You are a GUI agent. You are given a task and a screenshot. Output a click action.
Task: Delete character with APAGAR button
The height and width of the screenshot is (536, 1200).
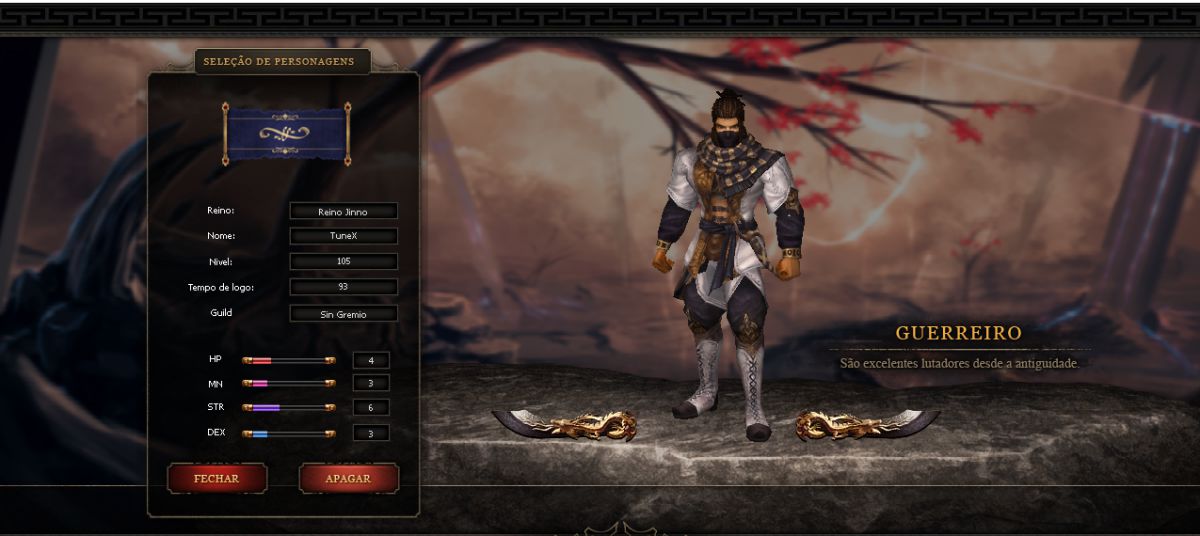click(x=348, y=479)
